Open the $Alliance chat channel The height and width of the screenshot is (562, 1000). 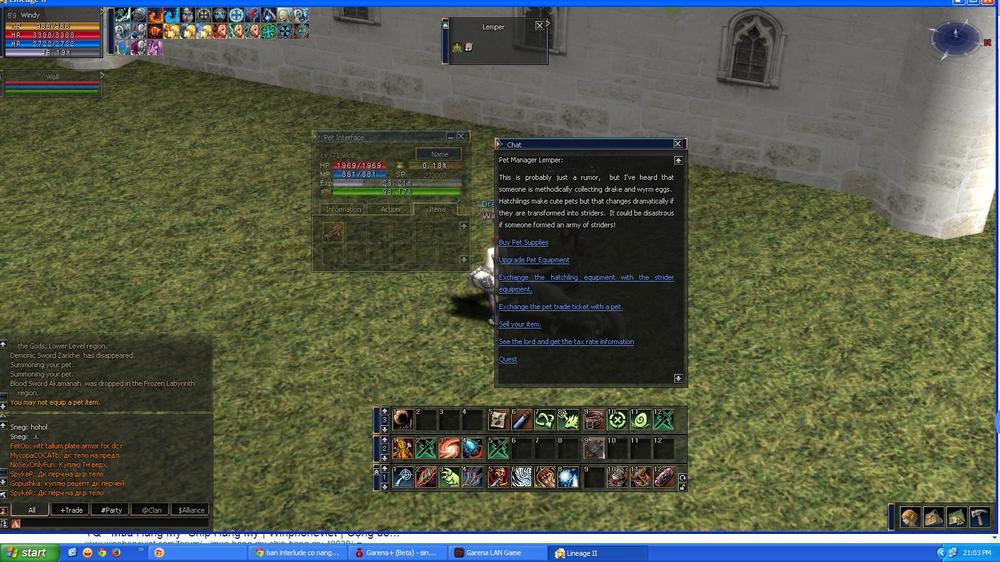(191, 510)
